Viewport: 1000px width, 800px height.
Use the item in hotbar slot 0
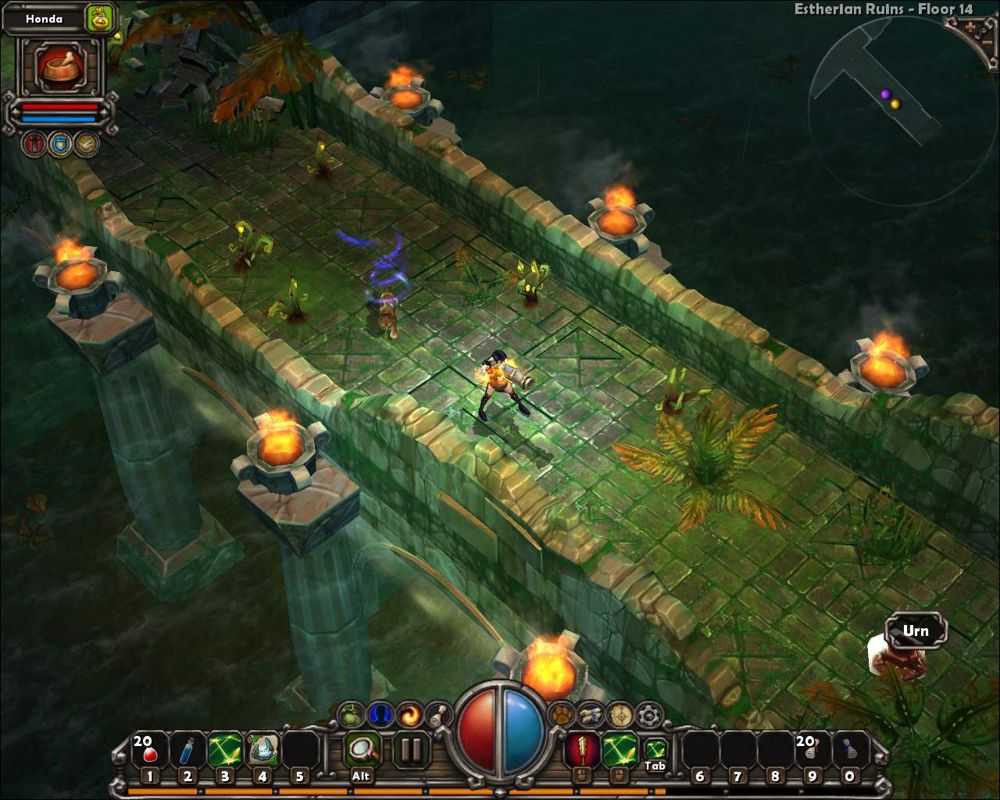(849, 750)
